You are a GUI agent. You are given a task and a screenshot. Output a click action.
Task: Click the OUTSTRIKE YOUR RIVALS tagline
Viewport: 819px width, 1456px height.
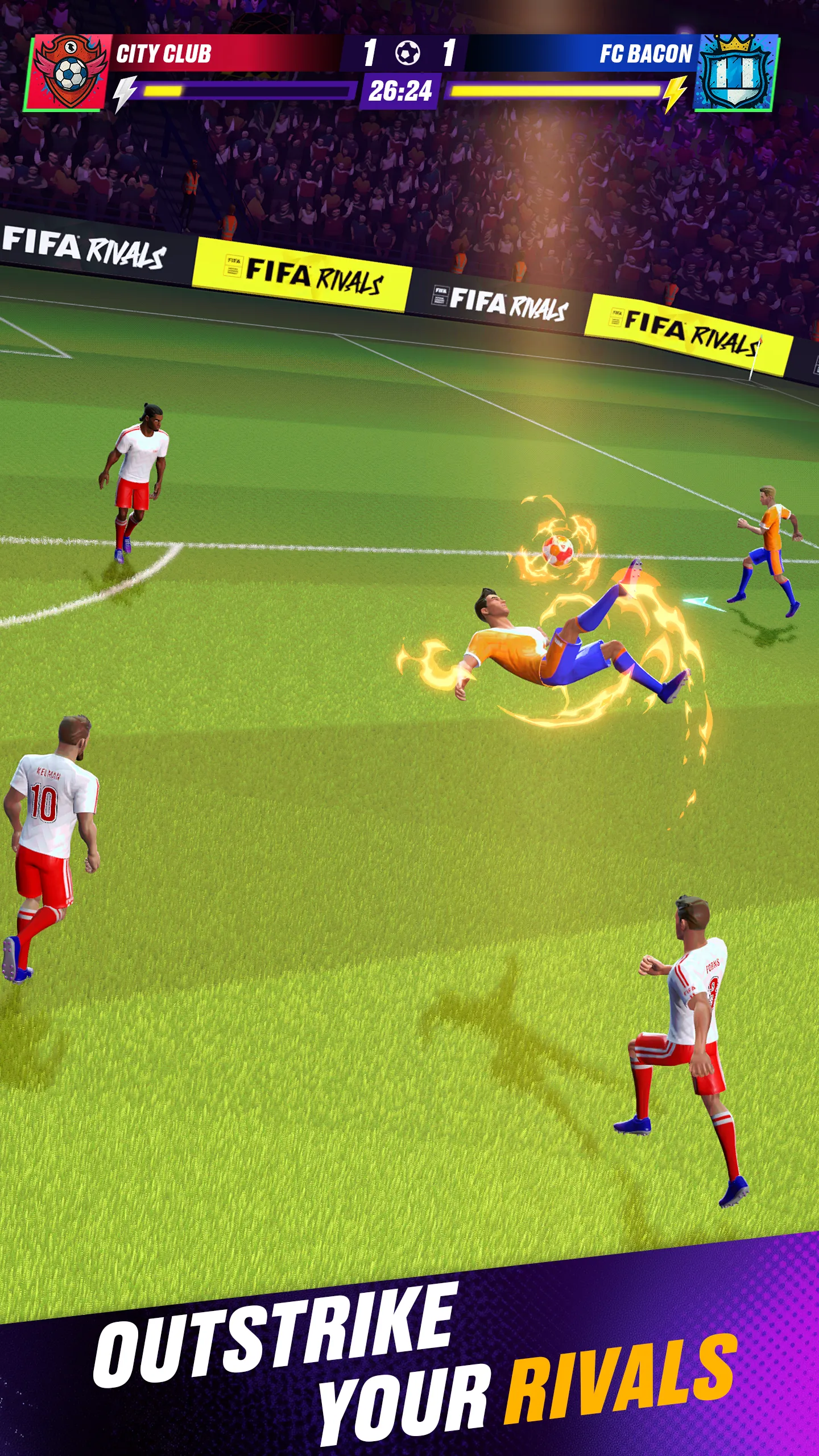point(409,1359)
